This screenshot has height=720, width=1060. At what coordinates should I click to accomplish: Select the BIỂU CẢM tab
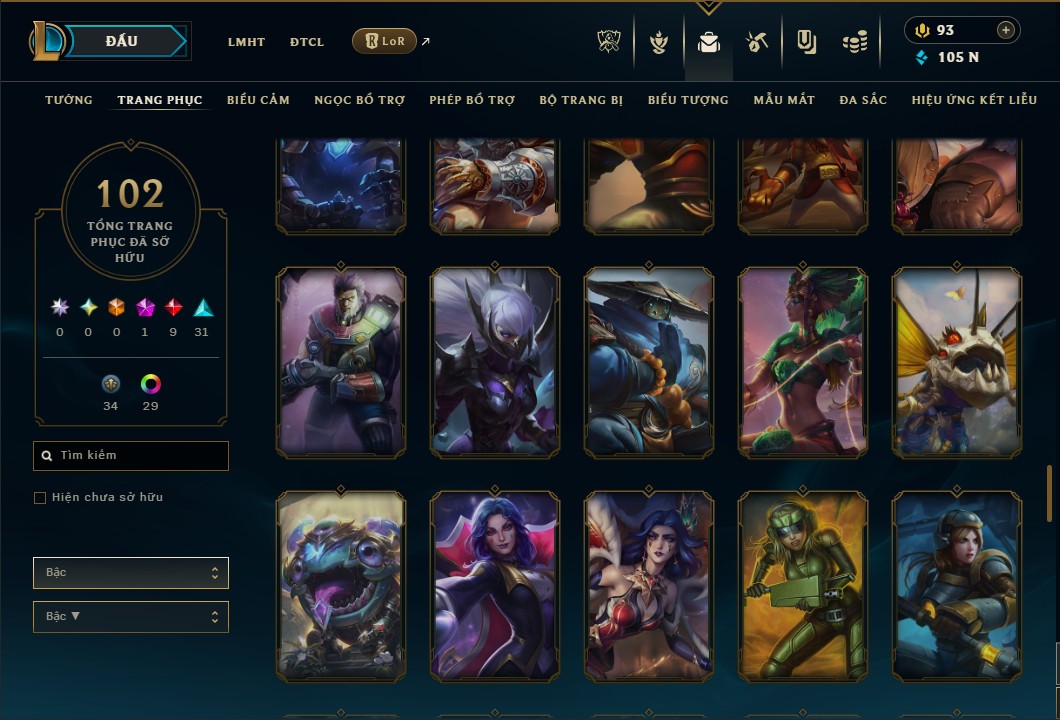click(x=258, y=100)
